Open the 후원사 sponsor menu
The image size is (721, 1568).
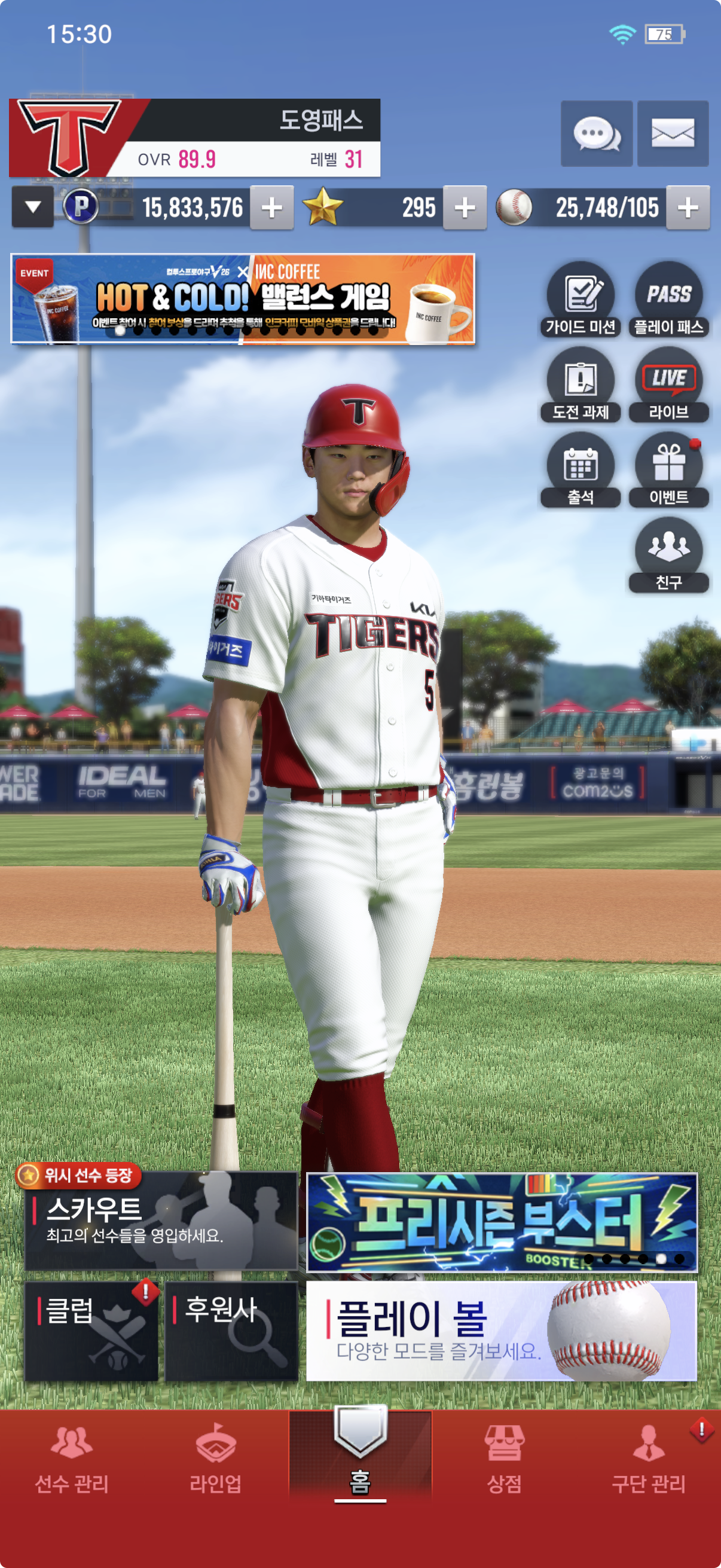coord(231,1331)
